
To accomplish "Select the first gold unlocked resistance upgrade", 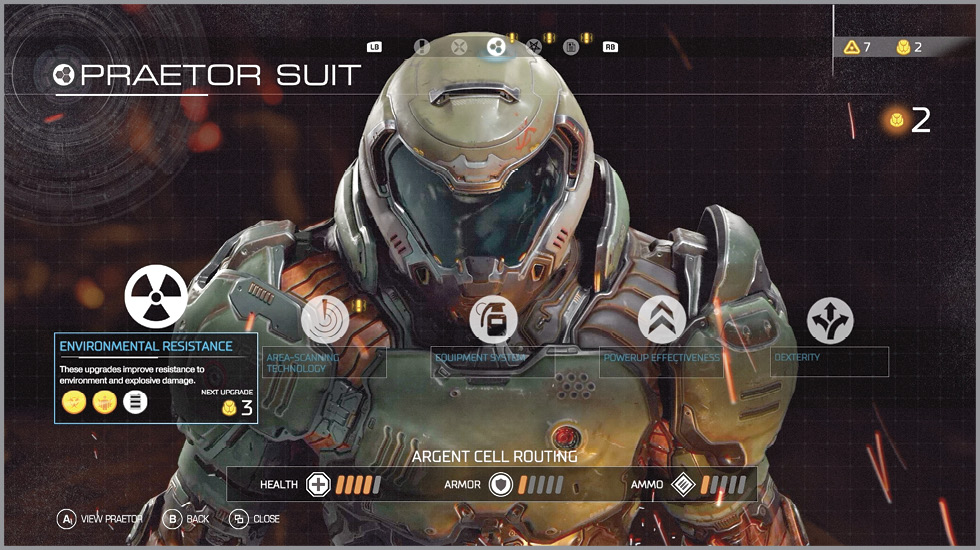I will pyautogui.click(x=73, y=402).
